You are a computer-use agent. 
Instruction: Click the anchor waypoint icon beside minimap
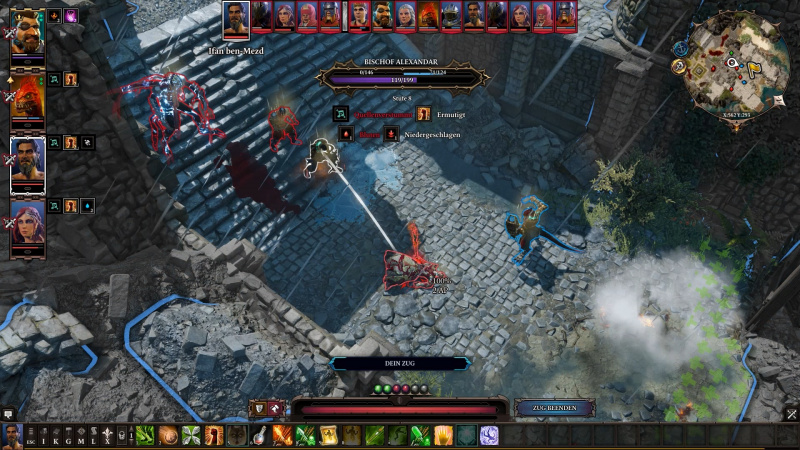pos(679,66)
